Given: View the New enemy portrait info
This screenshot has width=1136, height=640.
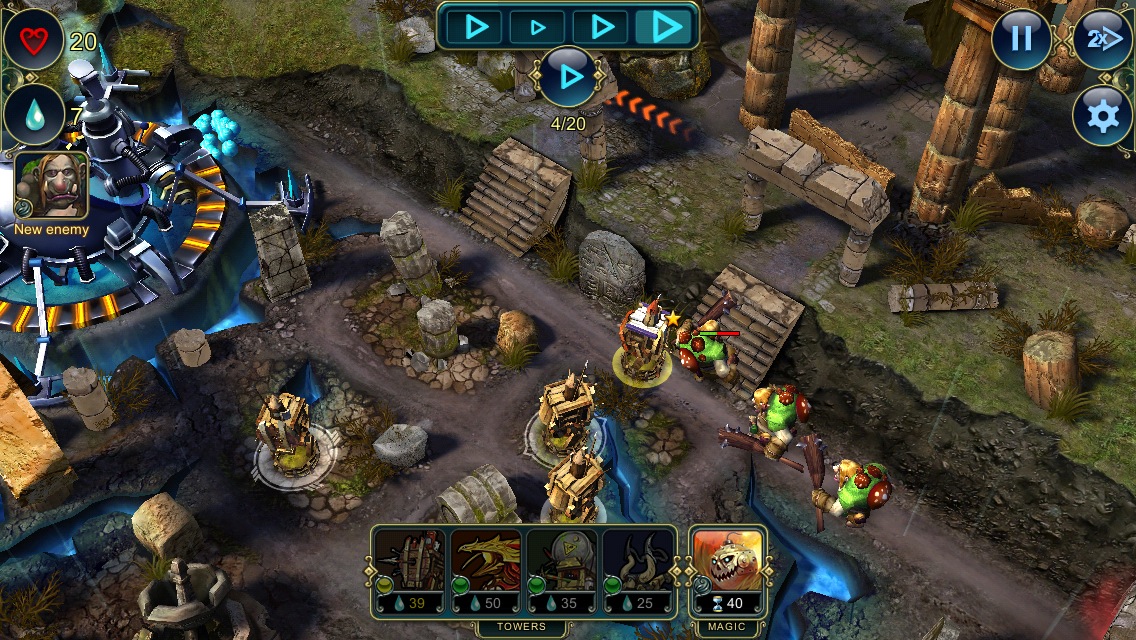Looking at the screenshot, I should (51, 186).
